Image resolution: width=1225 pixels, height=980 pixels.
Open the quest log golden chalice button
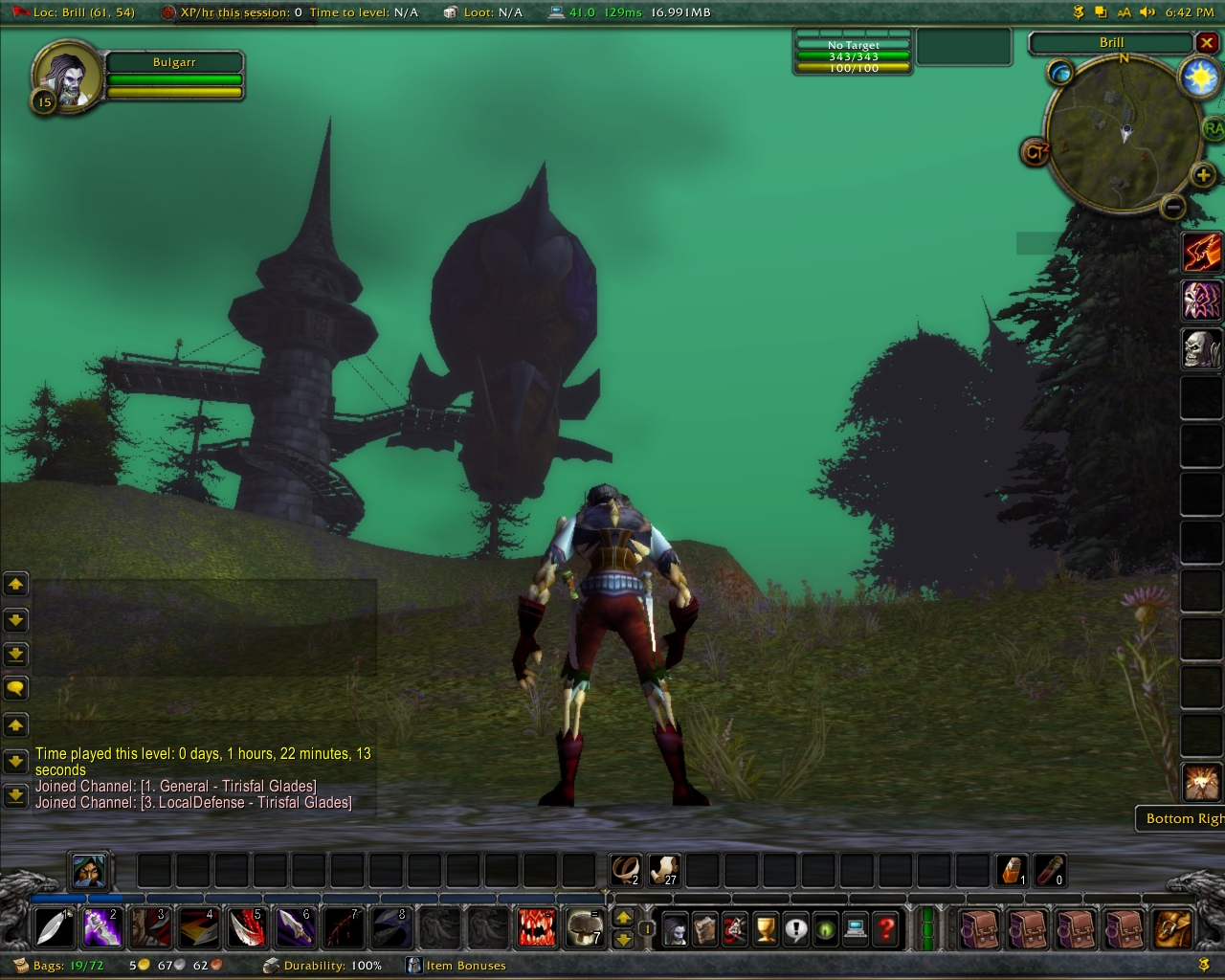[766, 928]
